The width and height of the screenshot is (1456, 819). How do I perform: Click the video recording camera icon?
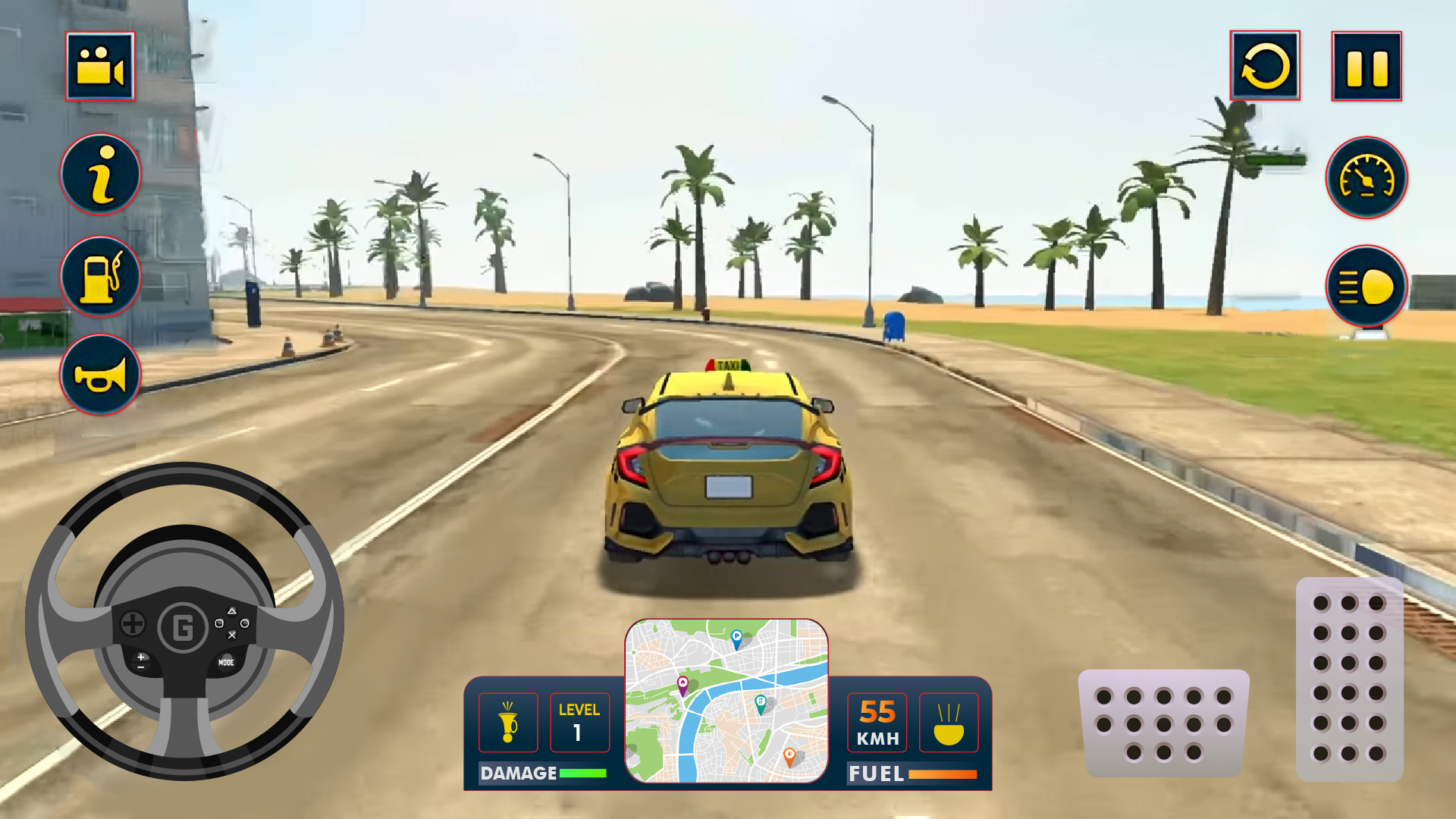point(99,67)
